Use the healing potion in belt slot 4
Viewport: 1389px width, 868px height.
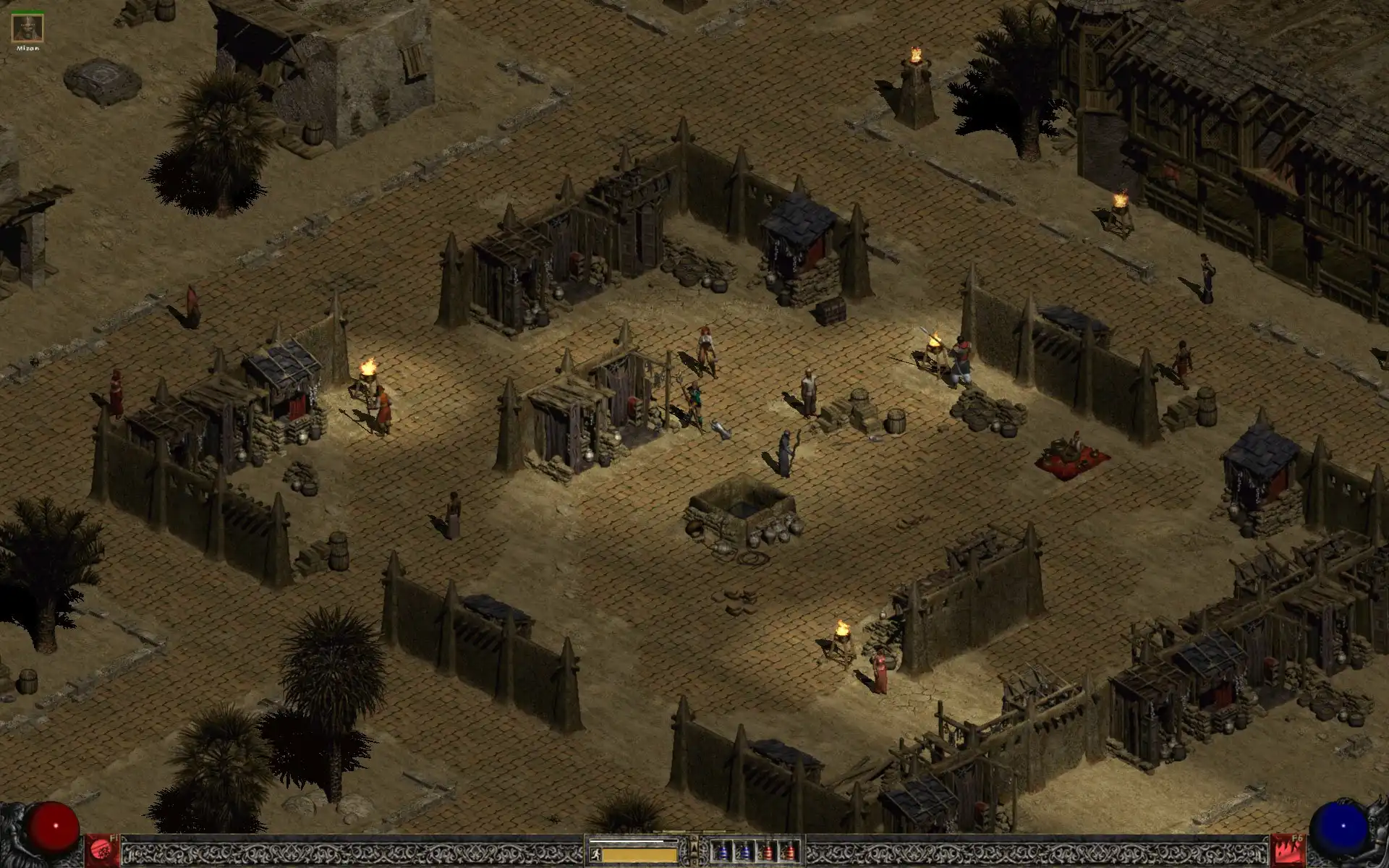coord(791,851)
